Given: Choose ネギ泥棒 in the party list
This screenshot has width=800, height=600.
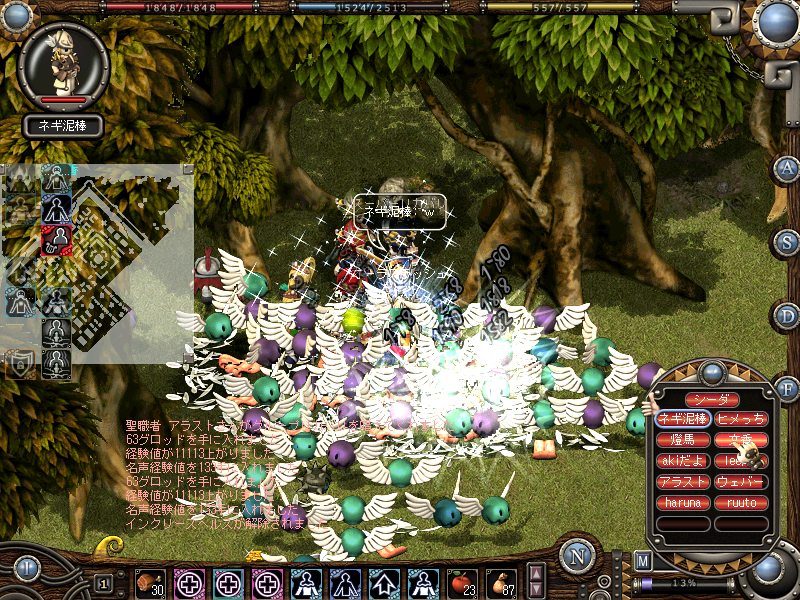Looking at the screenshot, I should [684, 419].
